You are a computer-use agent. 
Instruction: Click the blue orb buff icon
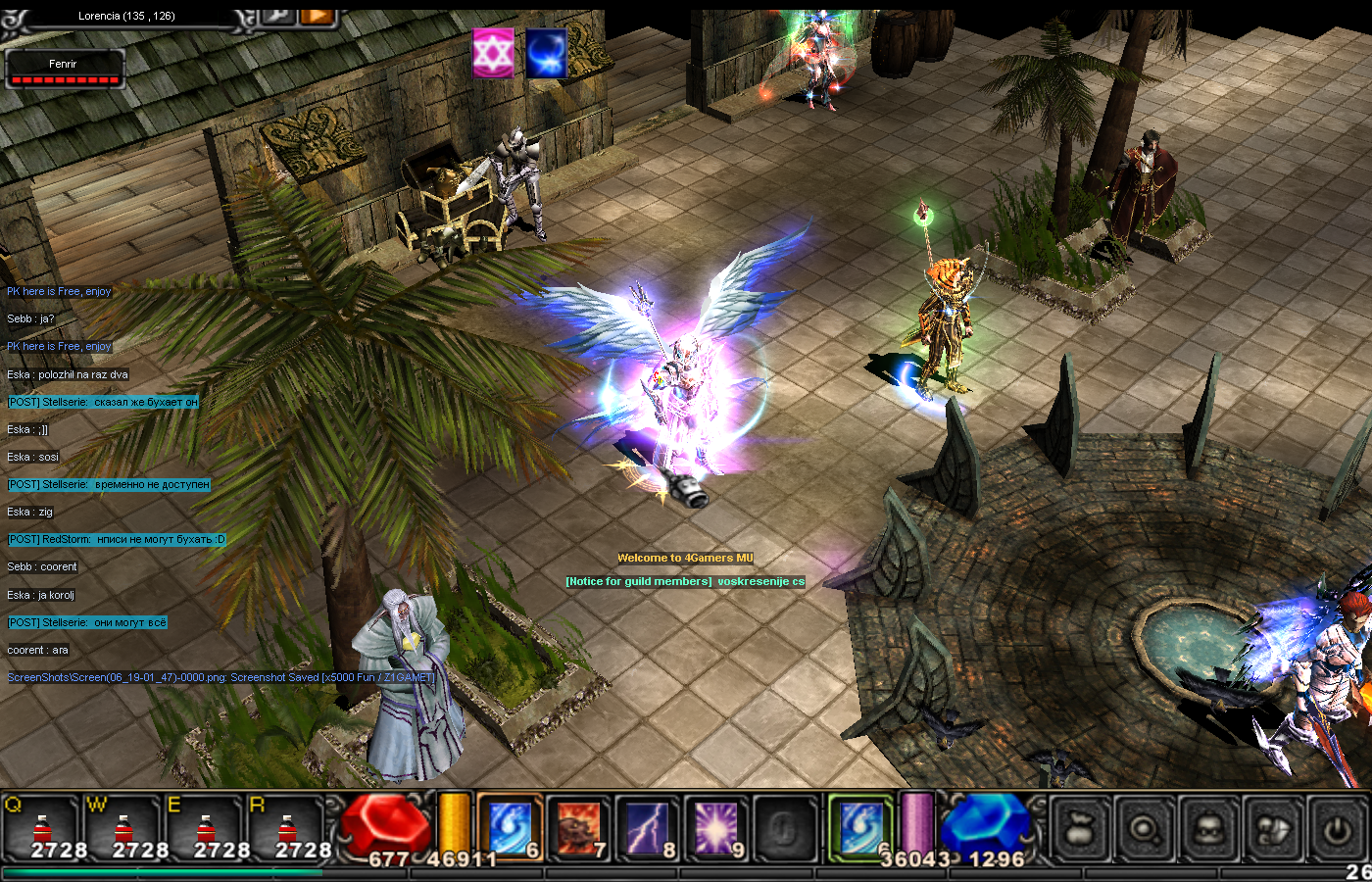tap(546, 52)
